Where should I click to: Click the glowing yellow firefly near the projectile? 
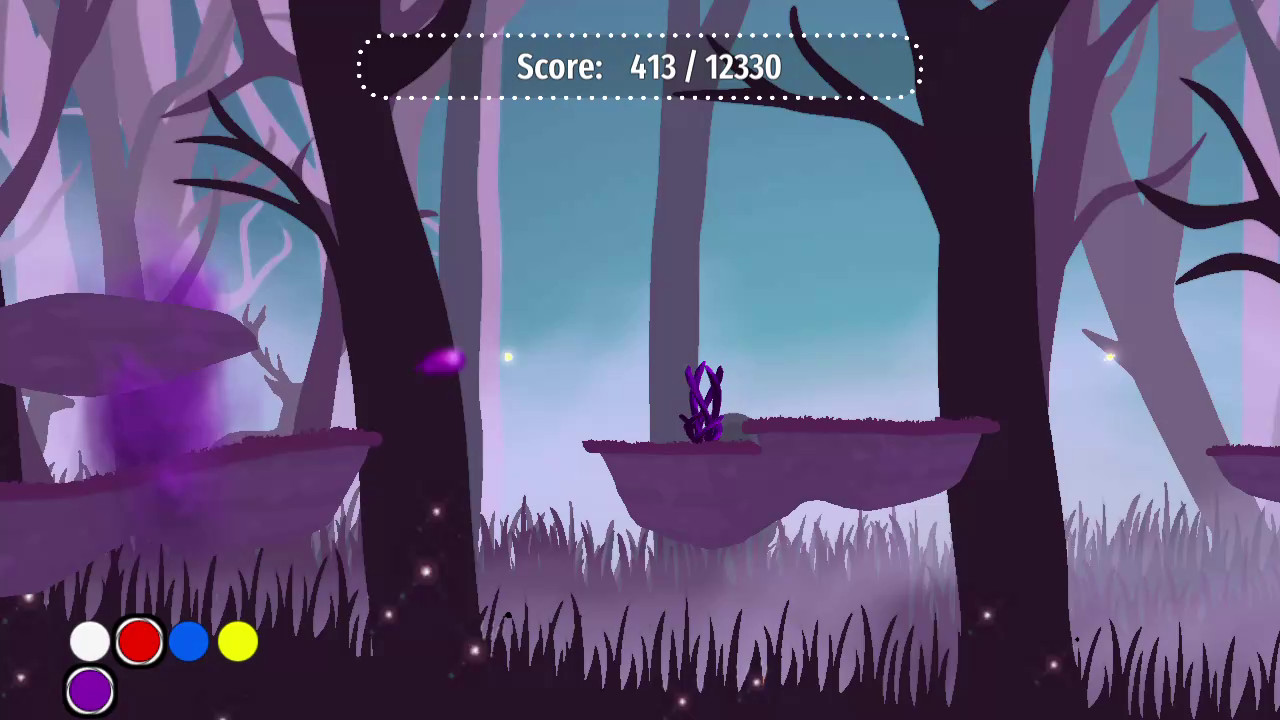coord(508,356)
